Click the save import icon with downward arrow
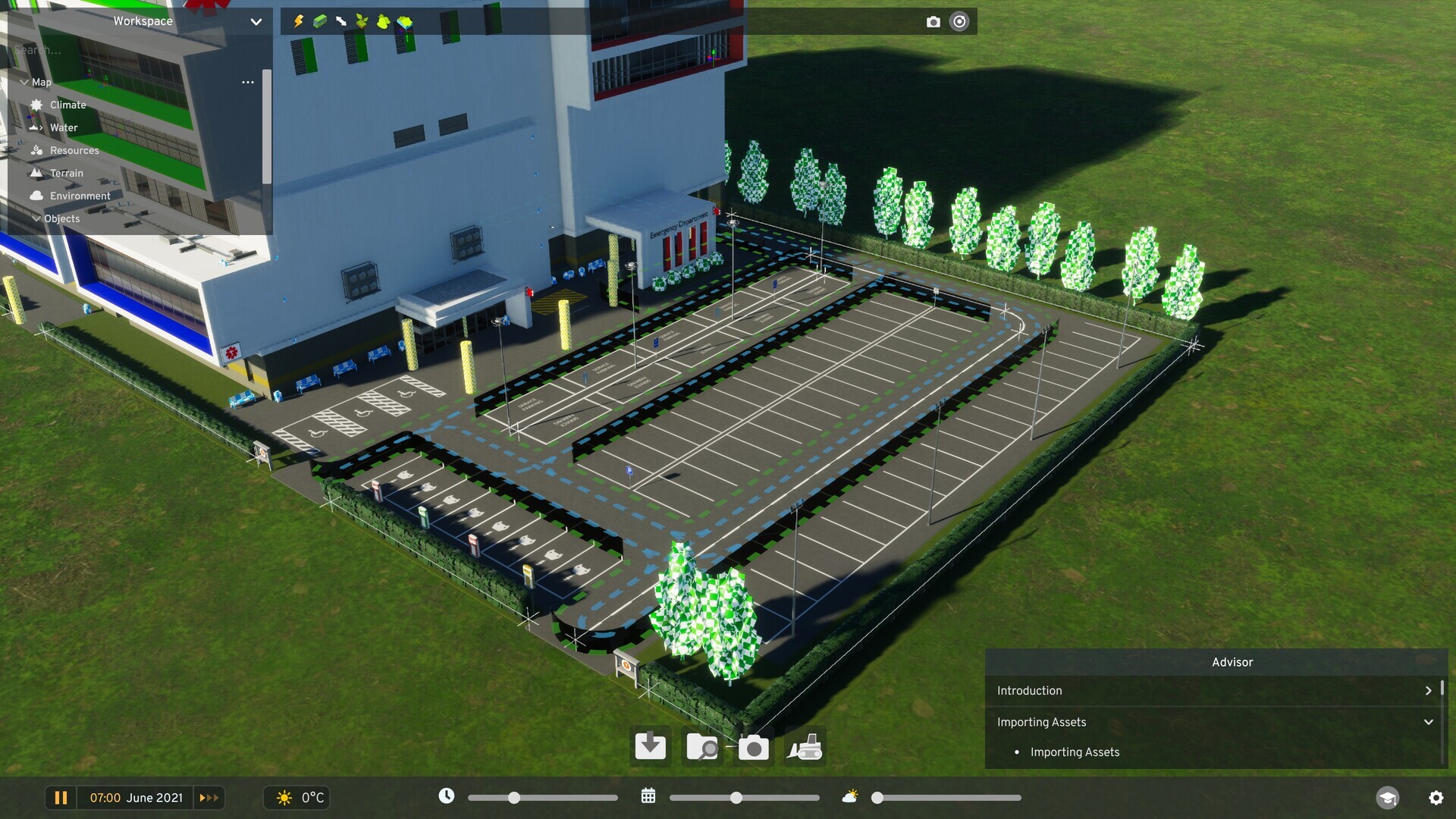Viewport: 1456px width, 819px height. coord(650,747)
